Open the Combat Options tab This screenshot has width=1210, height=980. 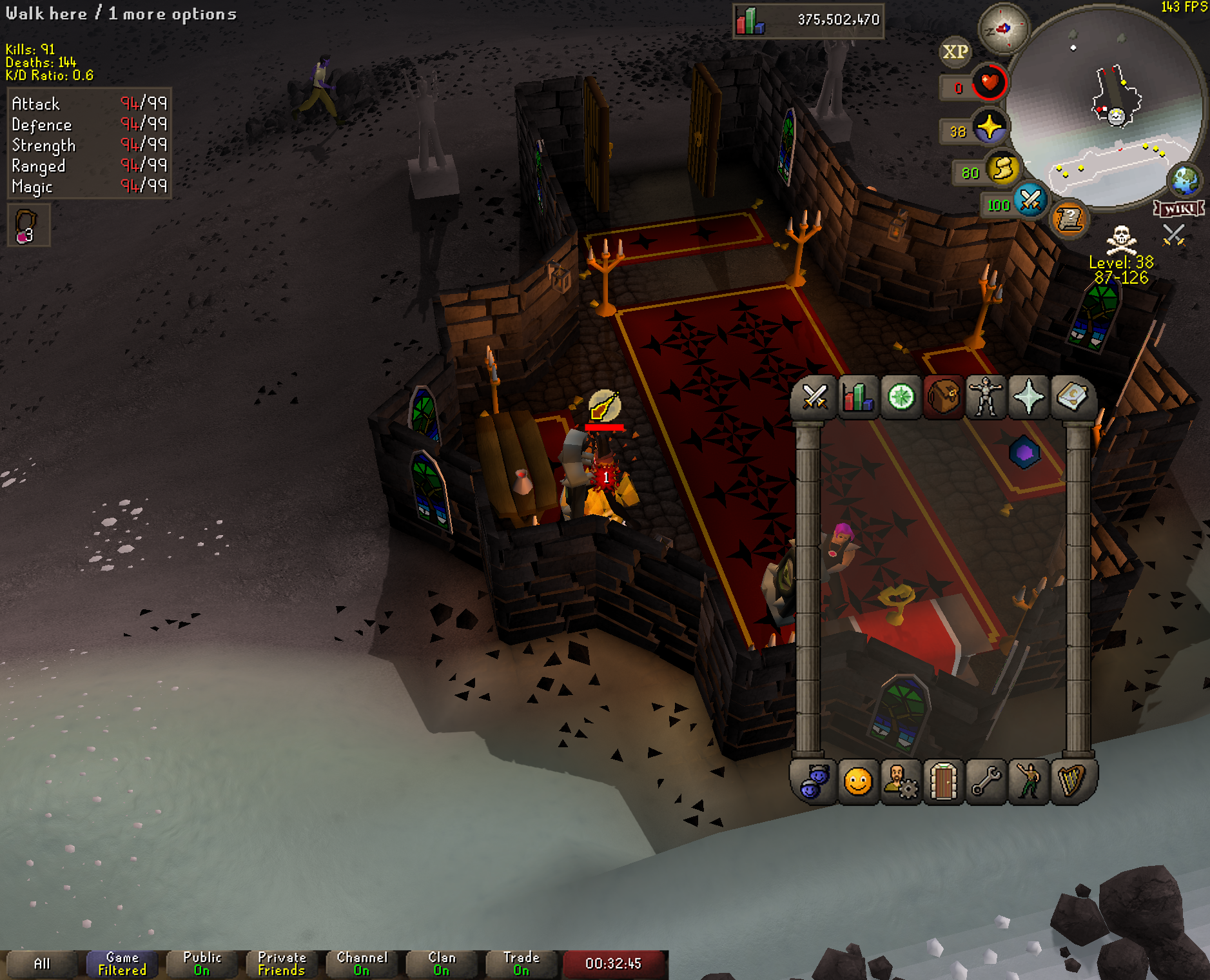coord(814,397)
